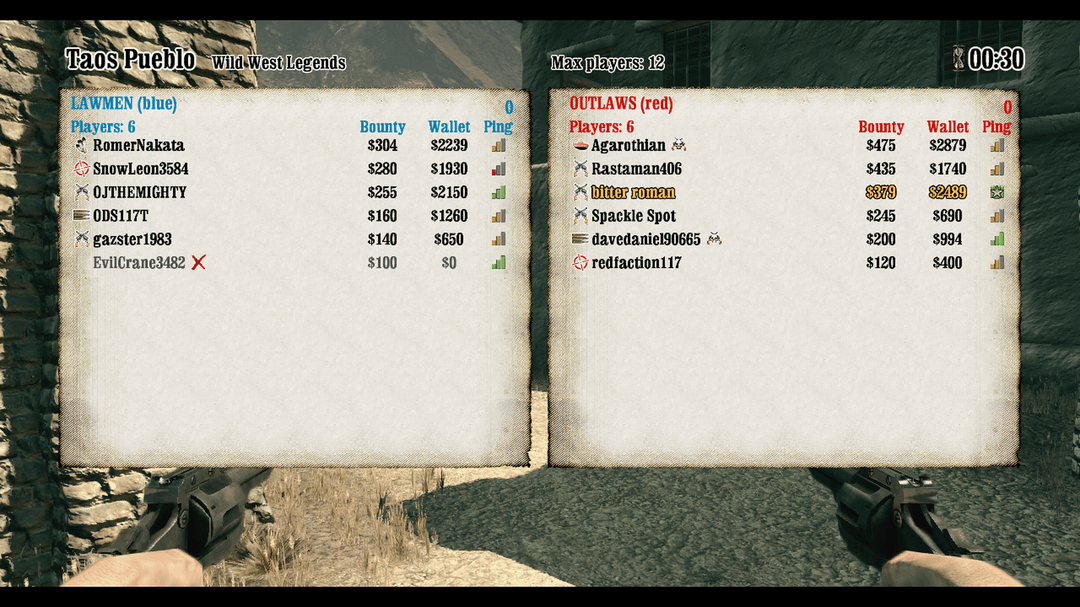Choose the davedaniel90665 player entry
The image size is (1080, 607).
(x=646, y=240)
